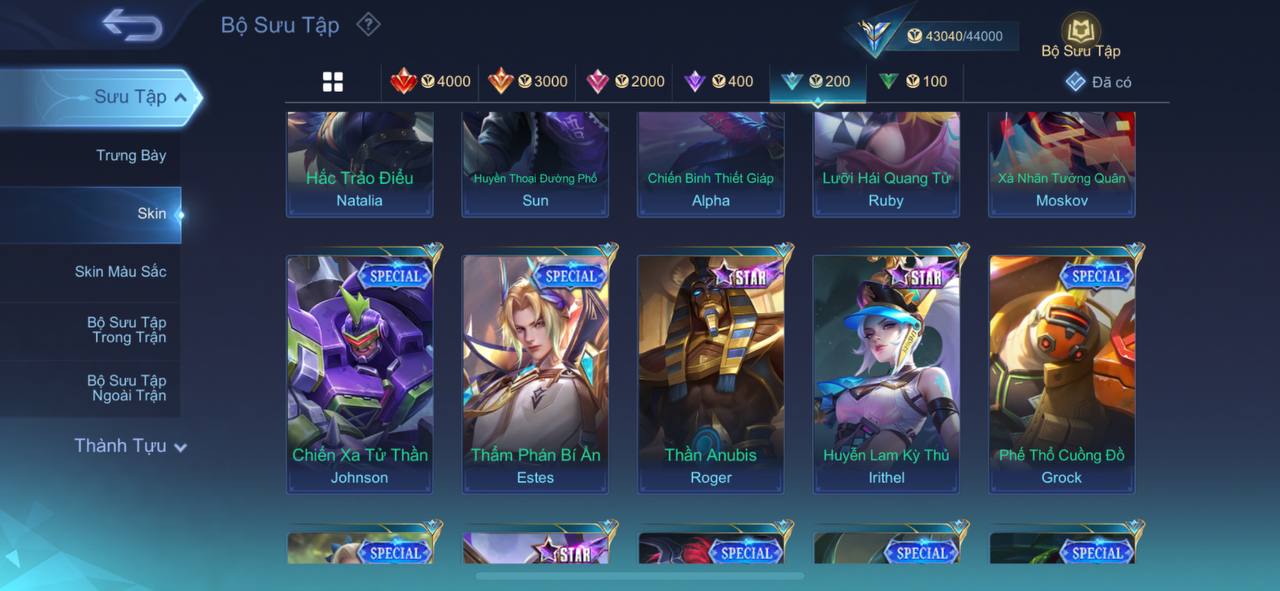Collapse the Sưu Tập menu section
The image size is (1280, 591).
tap(180, 97)
